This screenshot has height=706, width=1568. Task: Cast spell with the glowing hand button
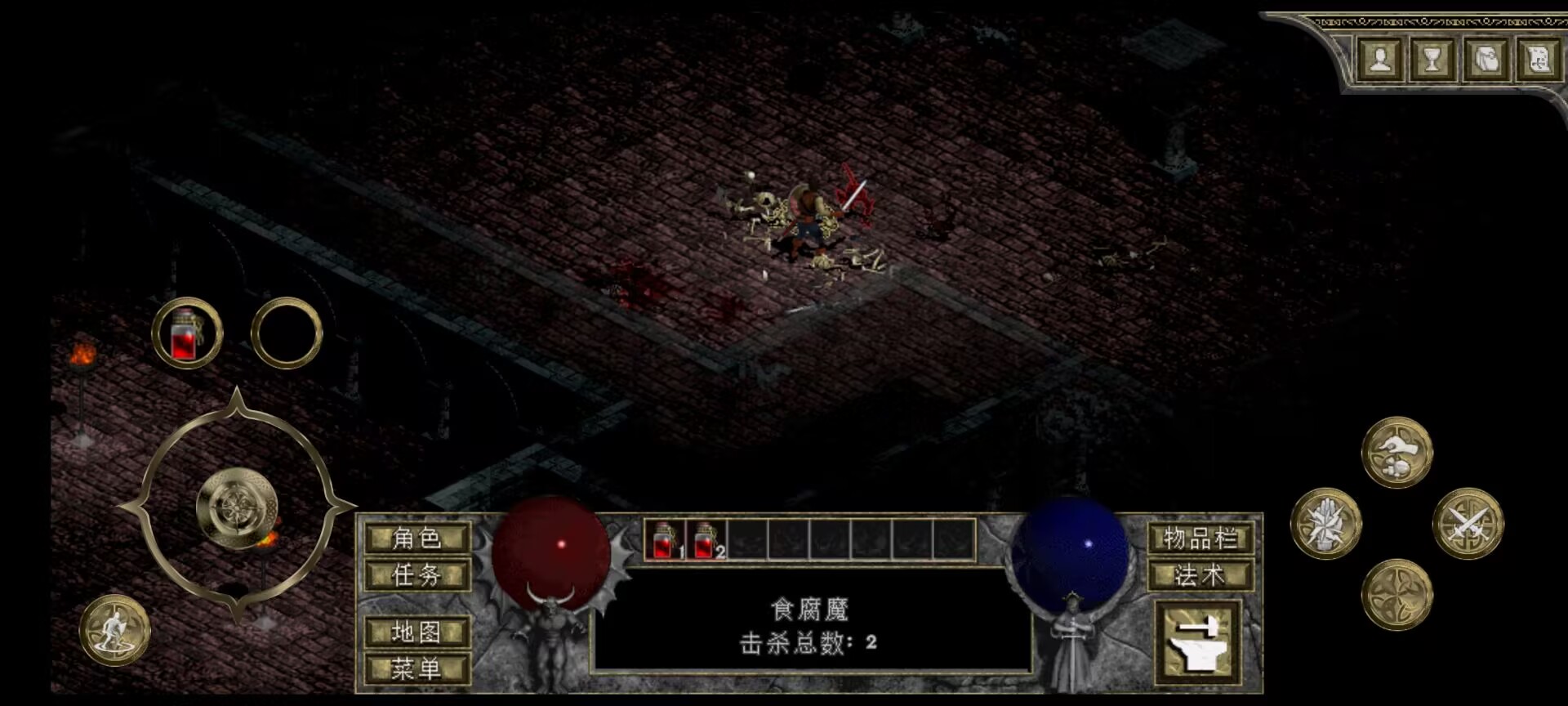(1326, 524)
